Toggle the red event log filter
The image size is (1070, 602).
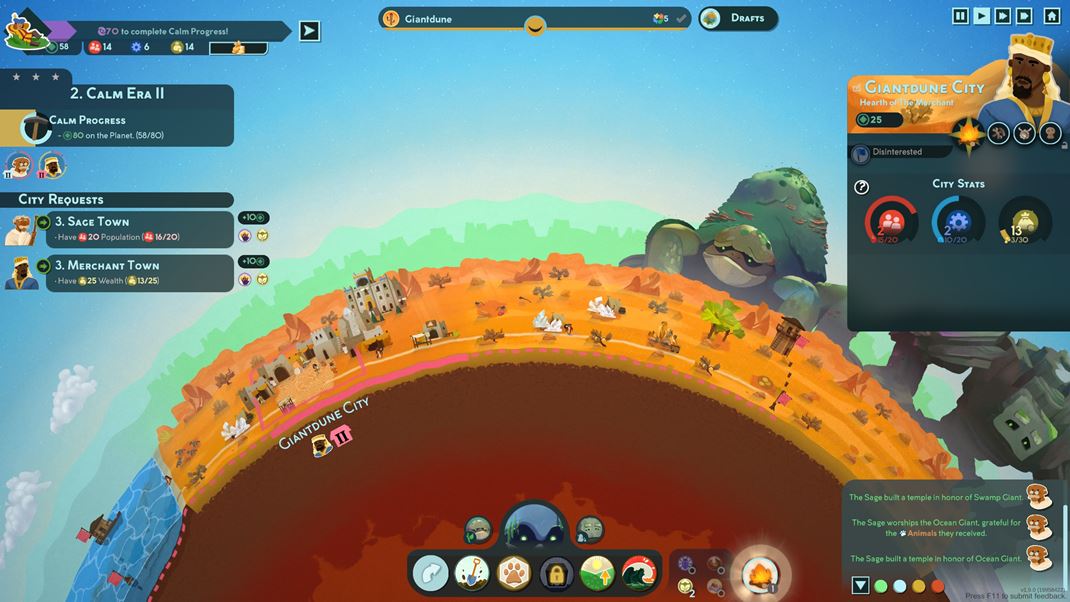point(938,586)
